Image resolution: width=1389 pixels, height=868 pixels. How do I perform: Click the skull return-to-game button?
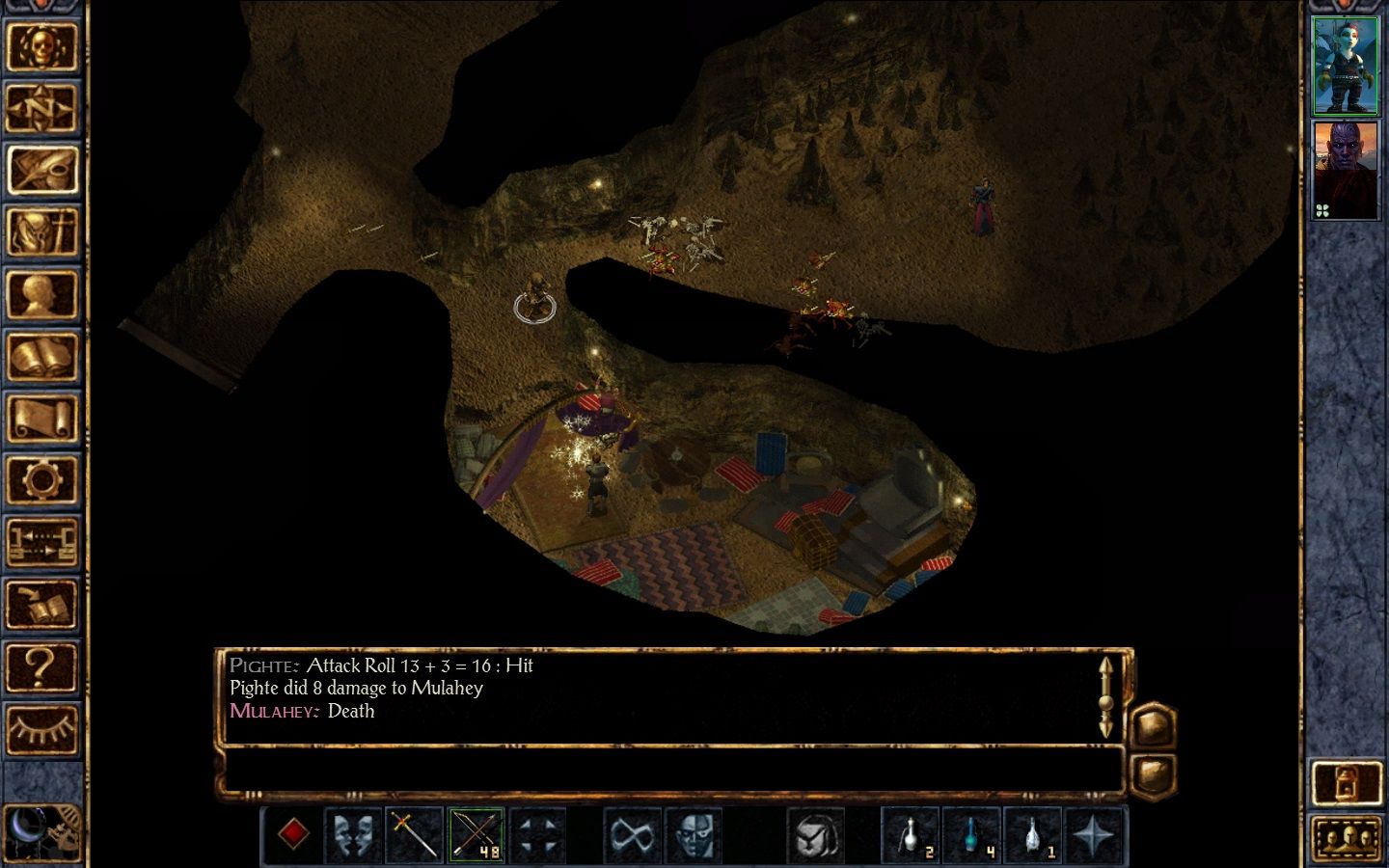click(x=41, y=46)
